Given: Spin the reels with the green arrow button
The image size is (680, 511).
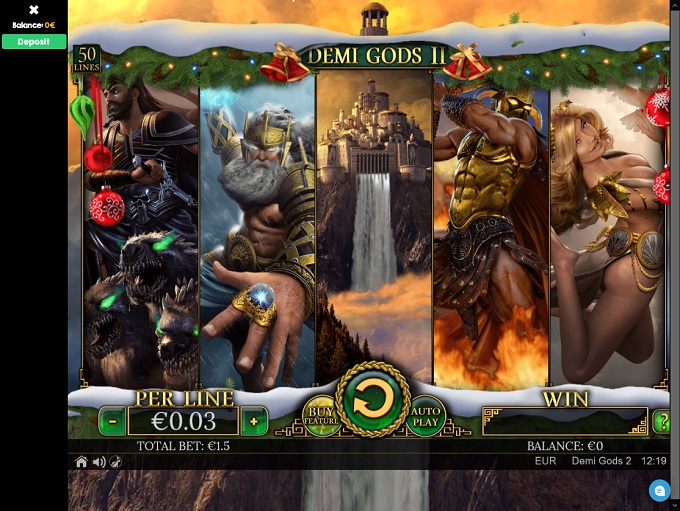Looking at the screenshot, I should 374,401.
